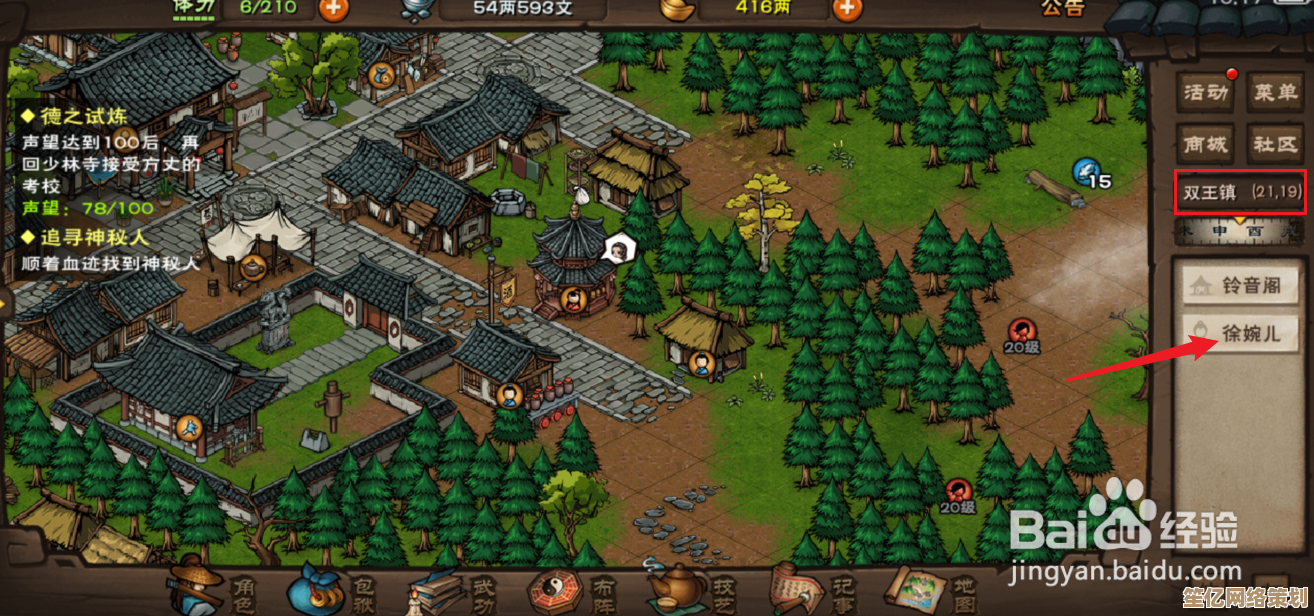Add stamina with the 体力 plus button
The width and height of the screenshot is (1314, 616).
(334, 8)
